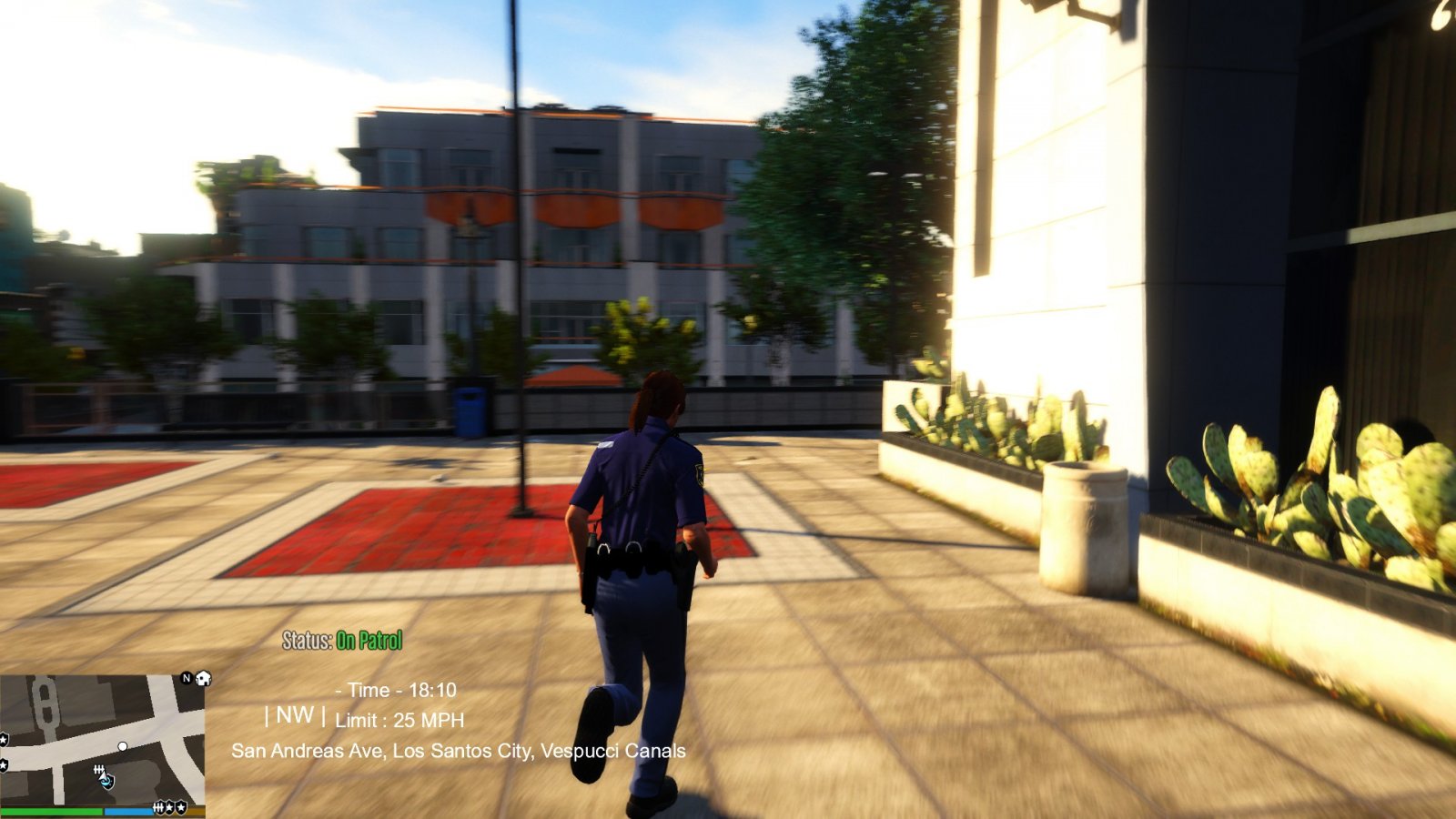Select the white dot waypoint on the minimap

(123, 747)
